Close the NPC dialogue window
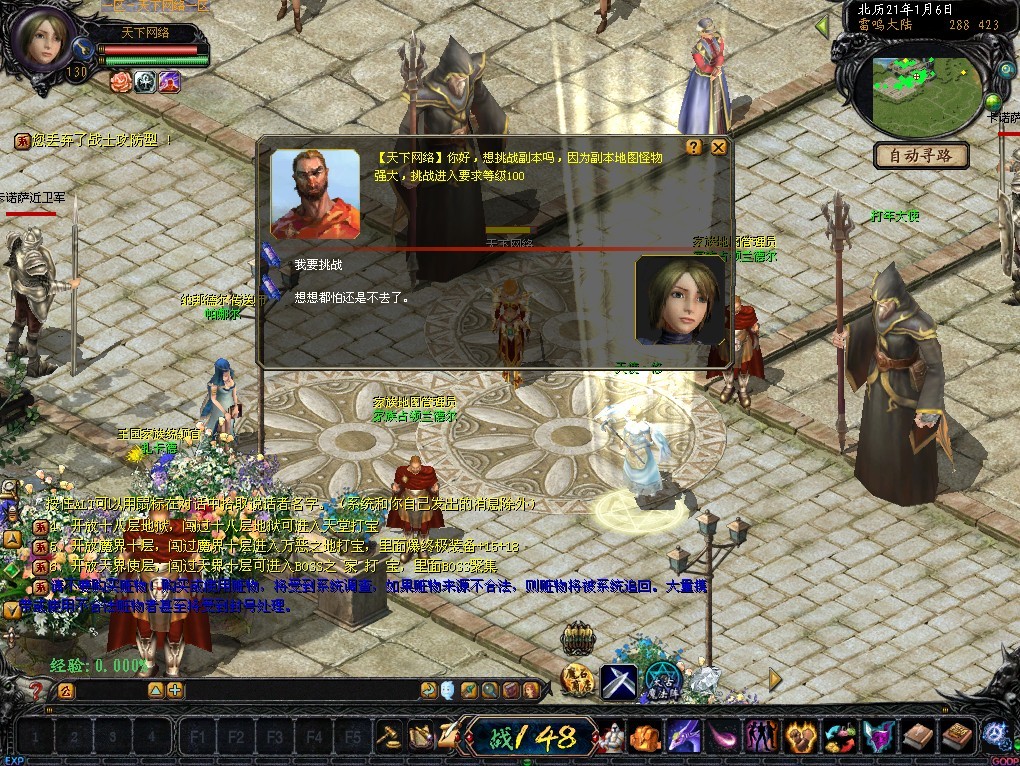This screenshot has height=766, width=1020. (x=718, y=147)
